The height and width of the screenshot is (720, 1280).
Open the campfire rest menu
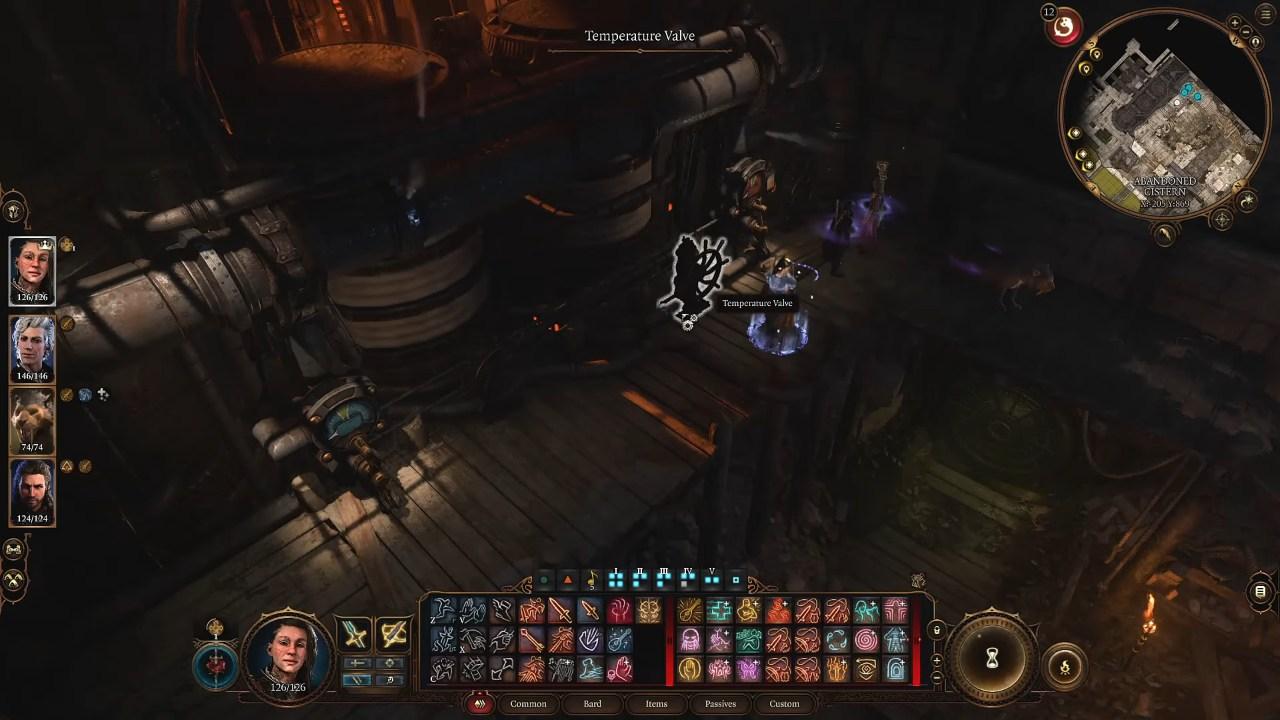pos(1063,667)
